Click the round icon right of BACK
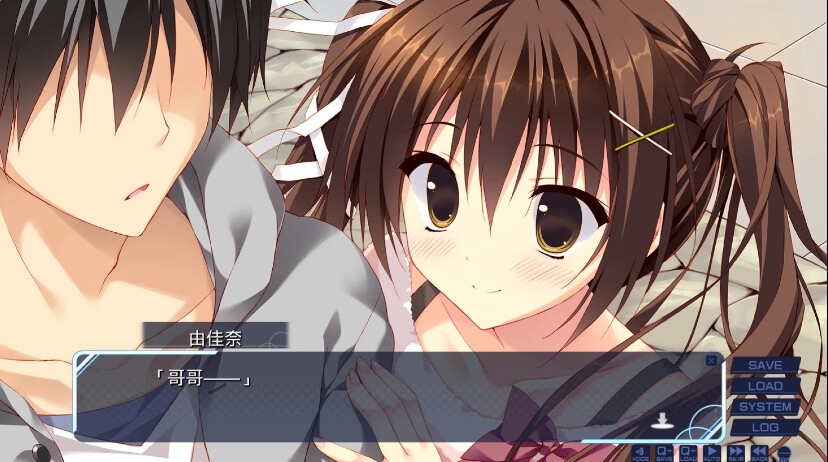 783,453
